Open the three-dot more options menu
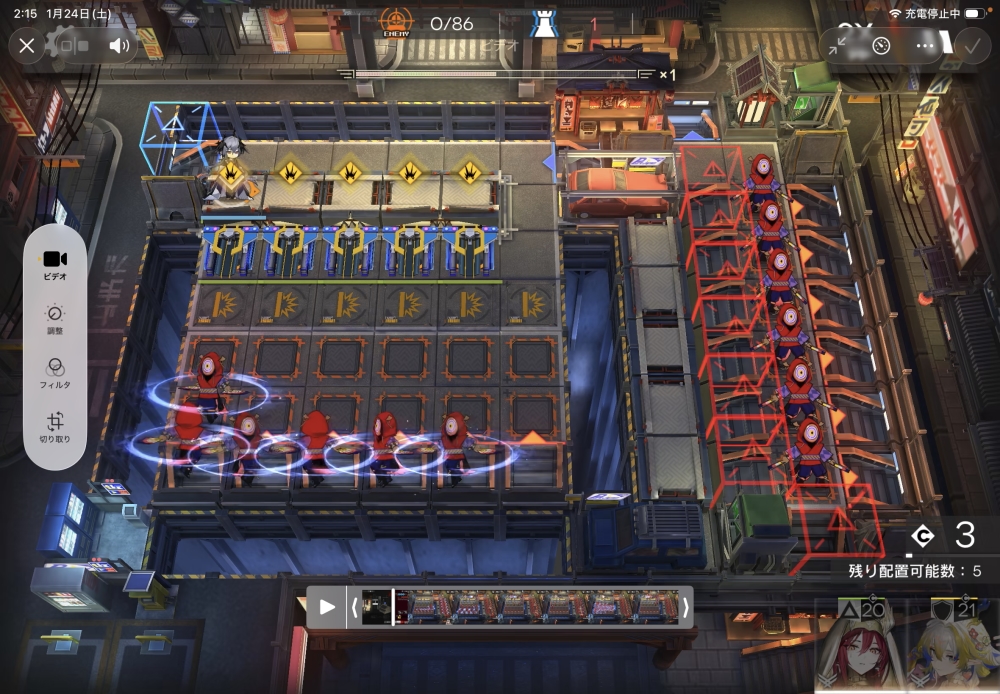Screen dimensions: 1000x694 925,46
